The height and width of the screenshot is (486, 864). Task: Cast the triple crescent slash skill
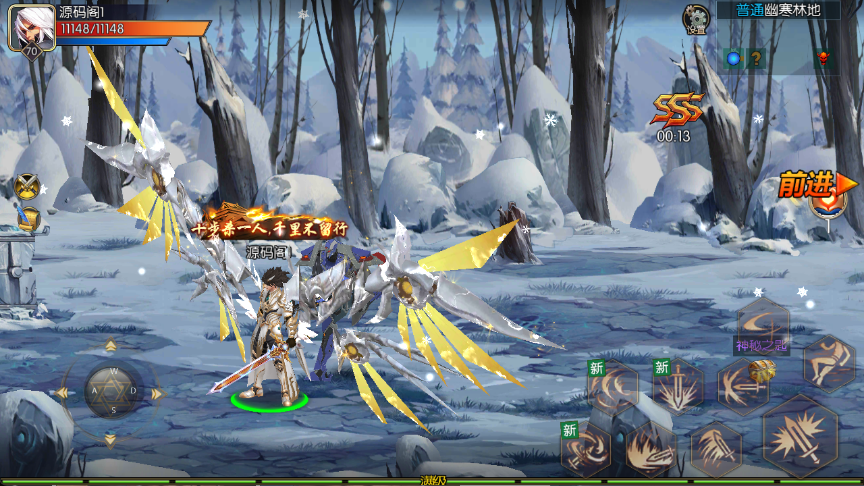click(x=612, y=387)
